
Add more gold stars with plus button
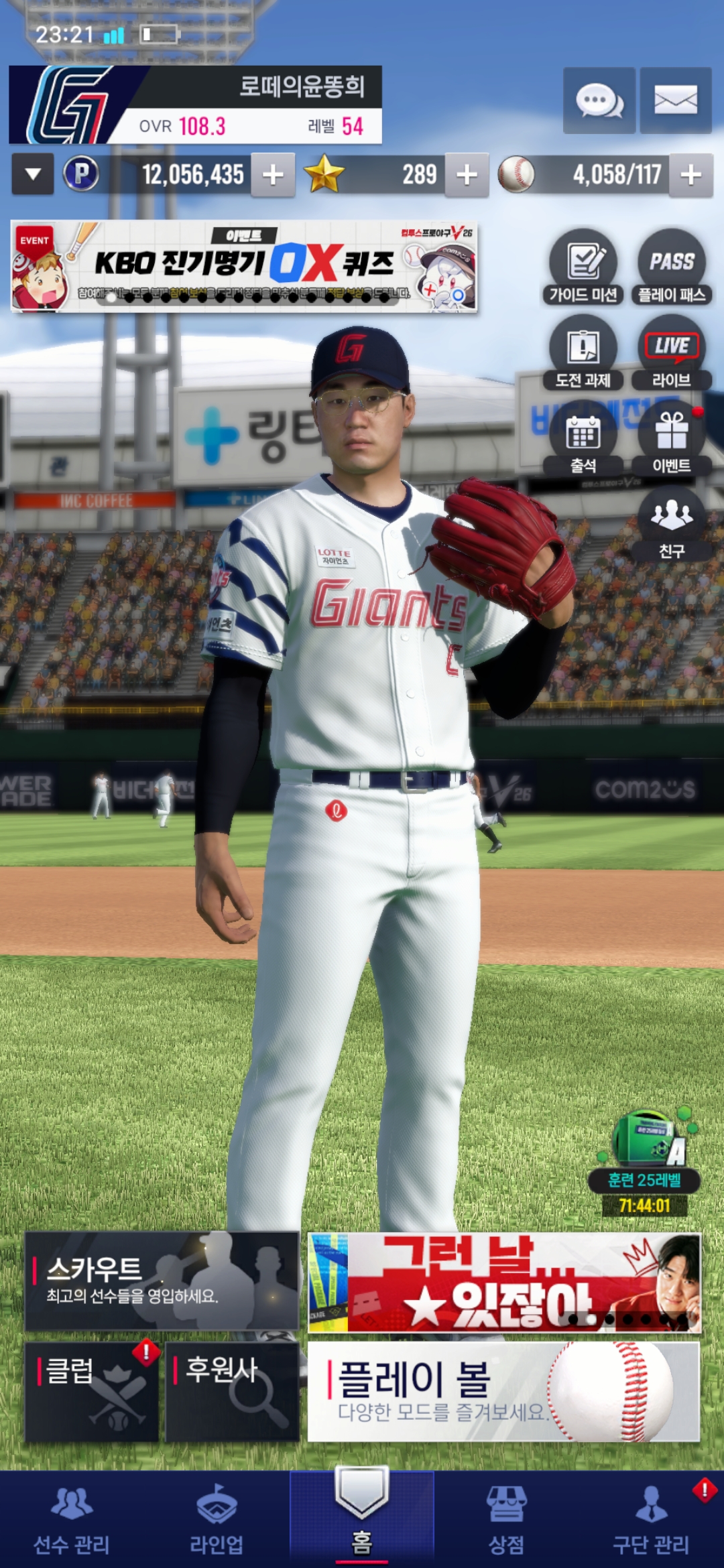[467, 176]
